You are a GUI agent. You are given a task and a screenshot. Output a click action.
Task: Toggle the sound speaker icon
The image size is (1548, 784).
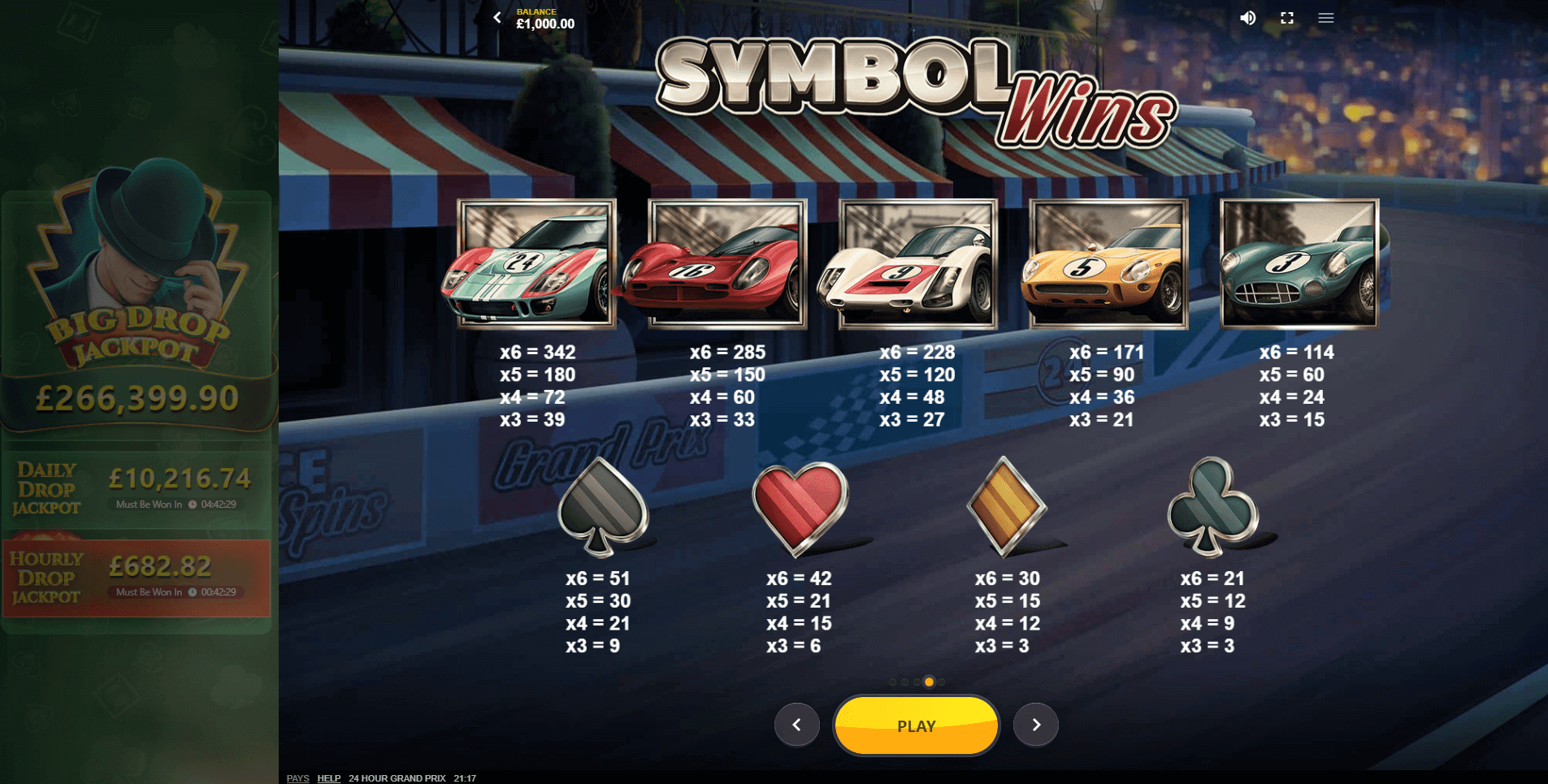[x=1247, y=18]
